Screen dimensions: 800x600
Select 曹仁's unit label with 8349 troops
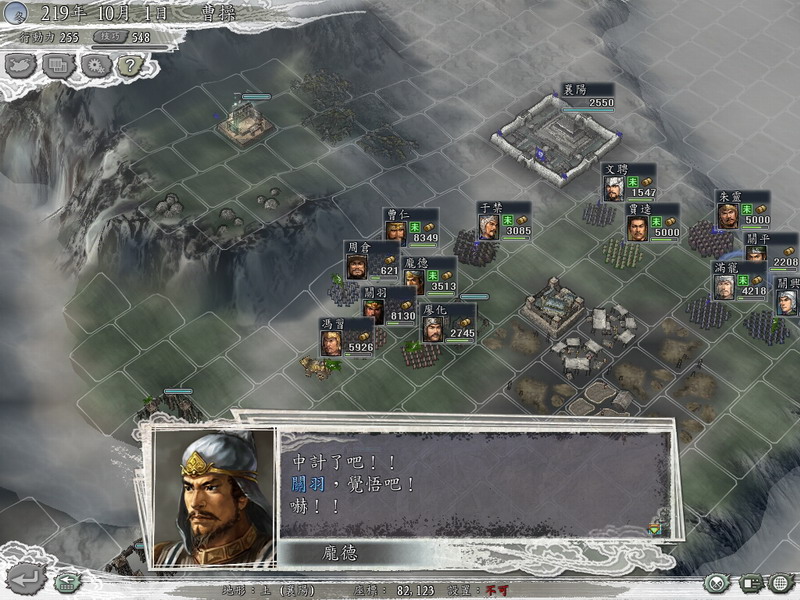[411, 227]
